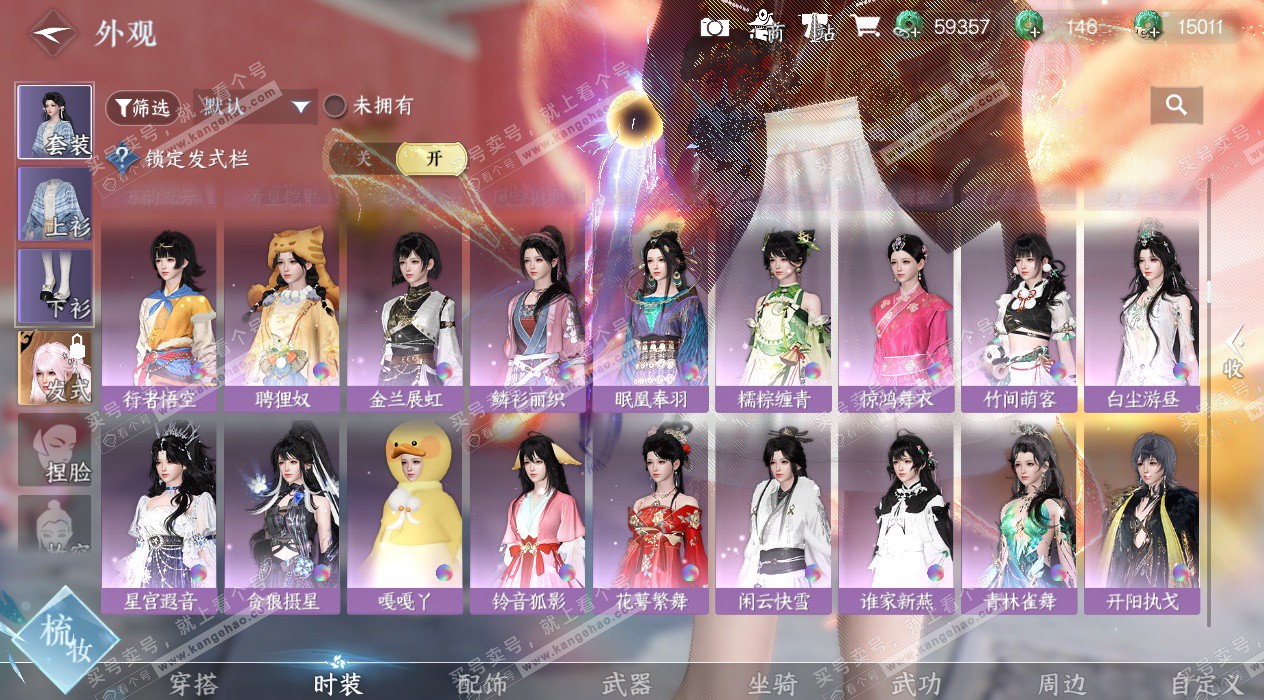Screen dimensions: 1264x700
Task: Select the 花萼繁舞 red outfit
Action: coord(651,518)
